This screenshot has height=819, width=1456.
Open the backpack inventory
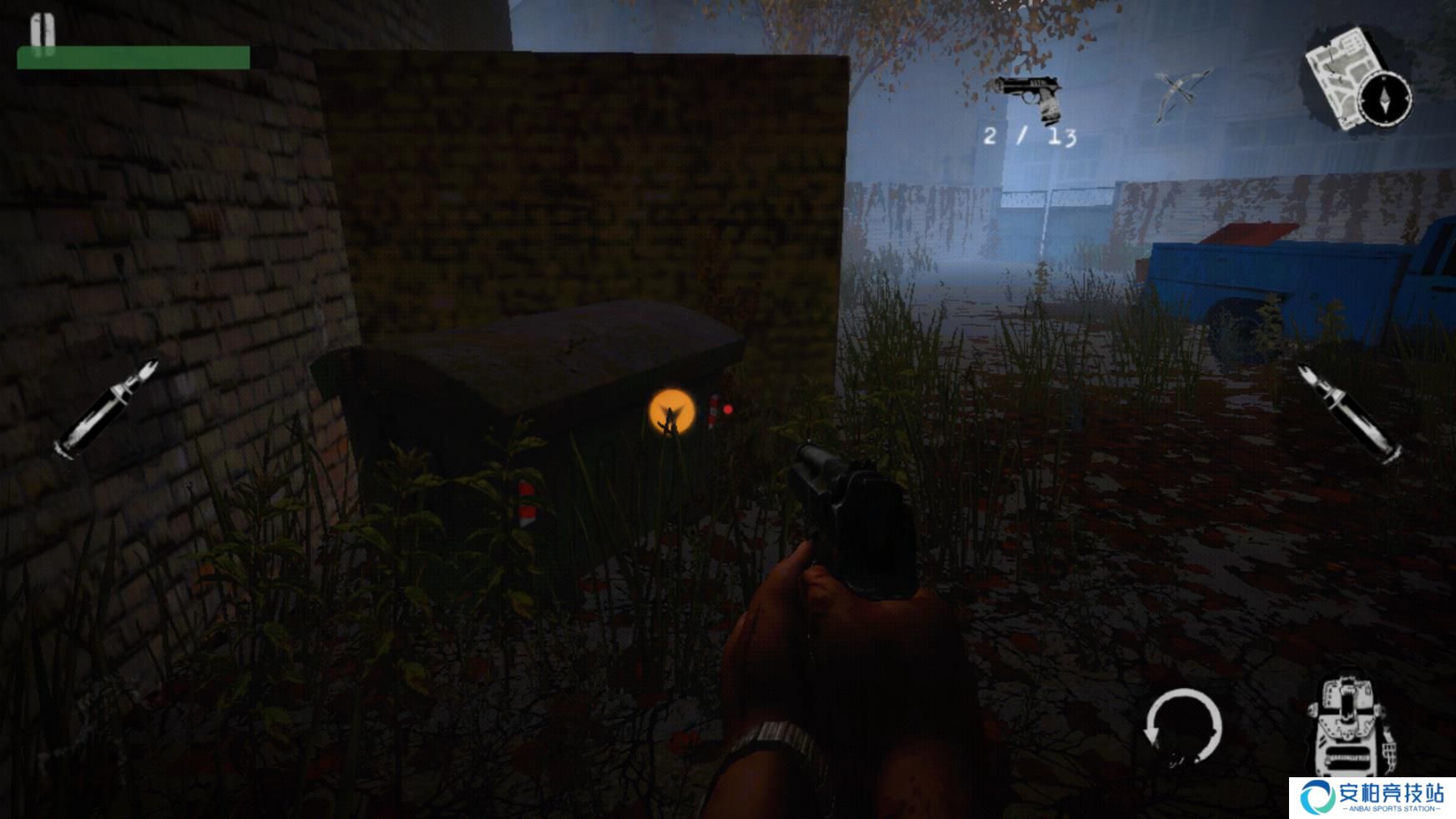(x=1348, y=725)
